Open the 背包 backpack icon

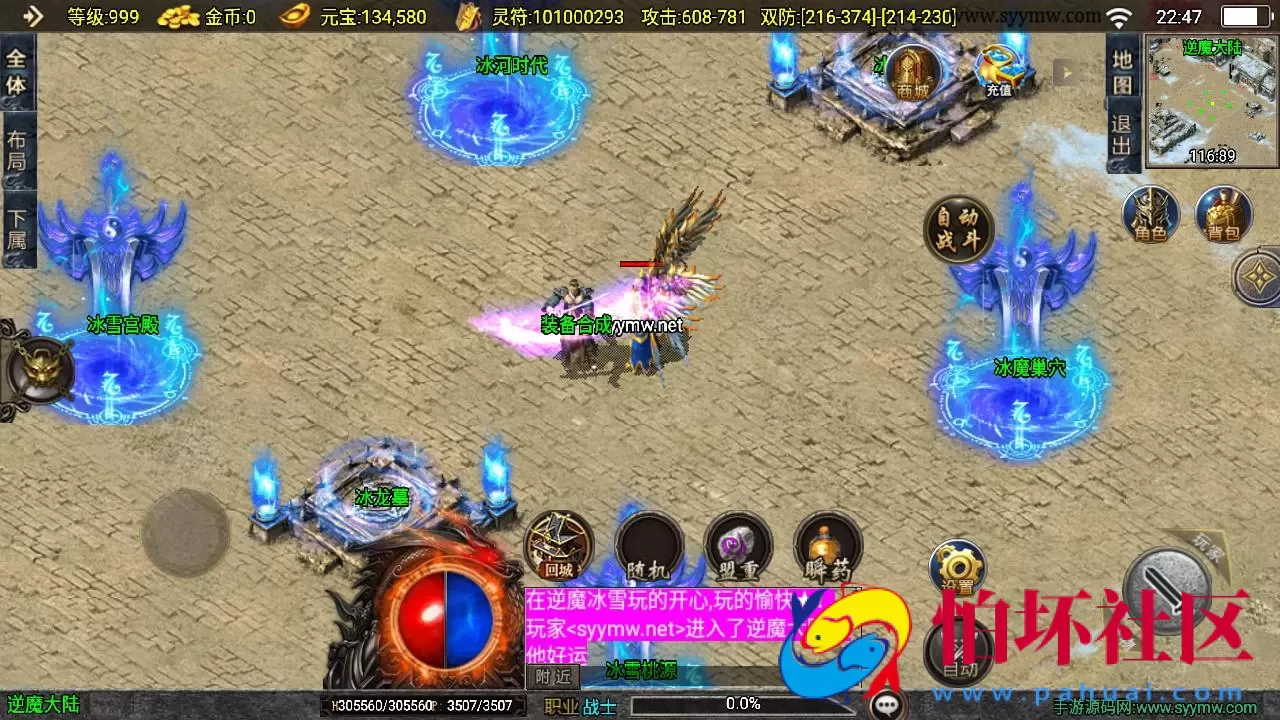coord(1222,215)
